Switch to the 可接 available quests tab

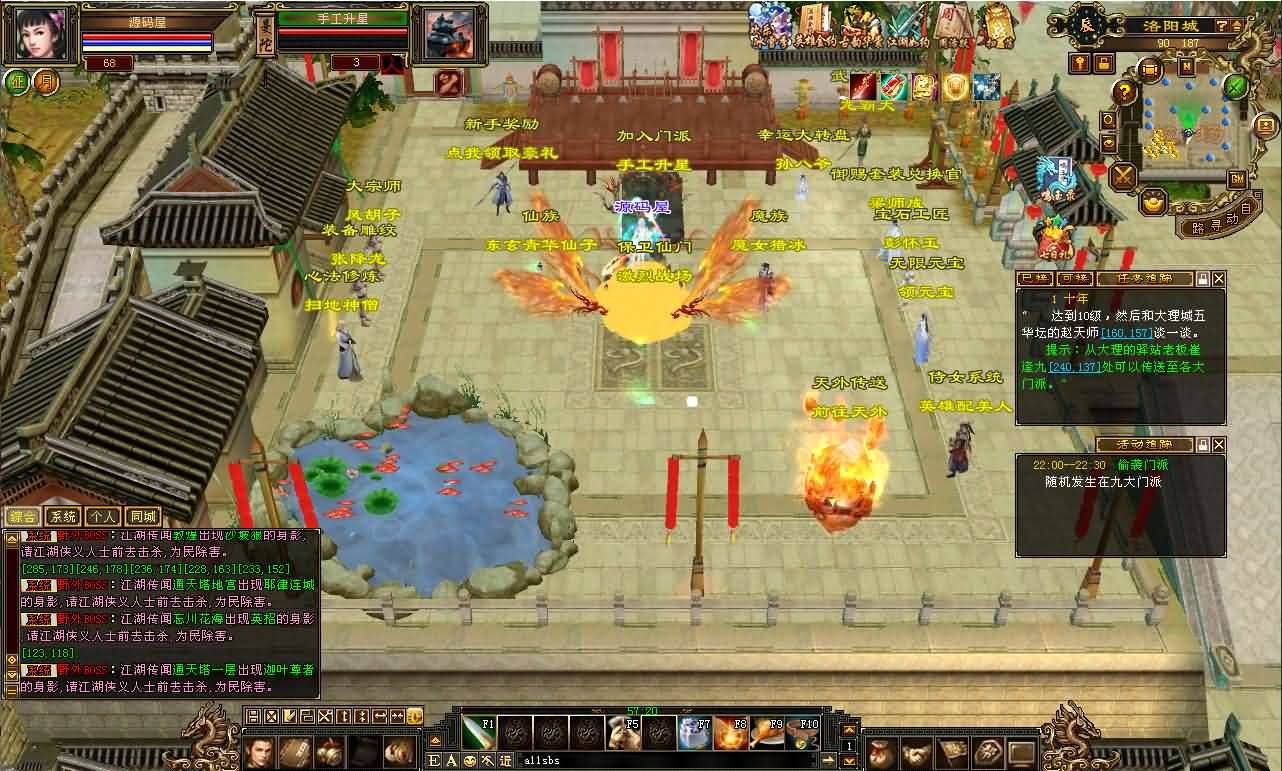(x=1074, y=279)
